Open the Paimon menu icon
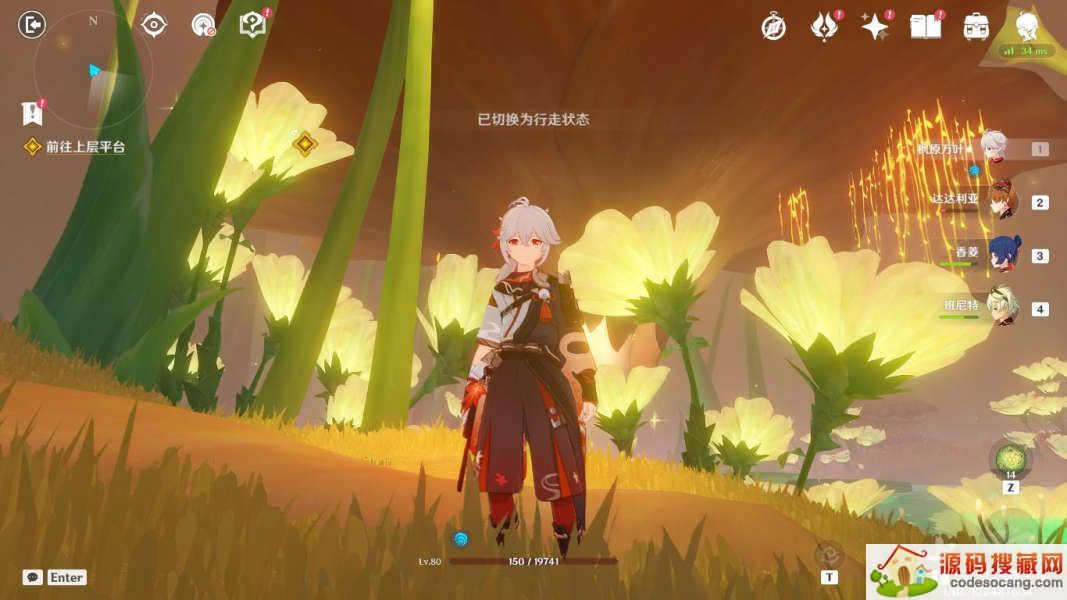 point(1027,25)
